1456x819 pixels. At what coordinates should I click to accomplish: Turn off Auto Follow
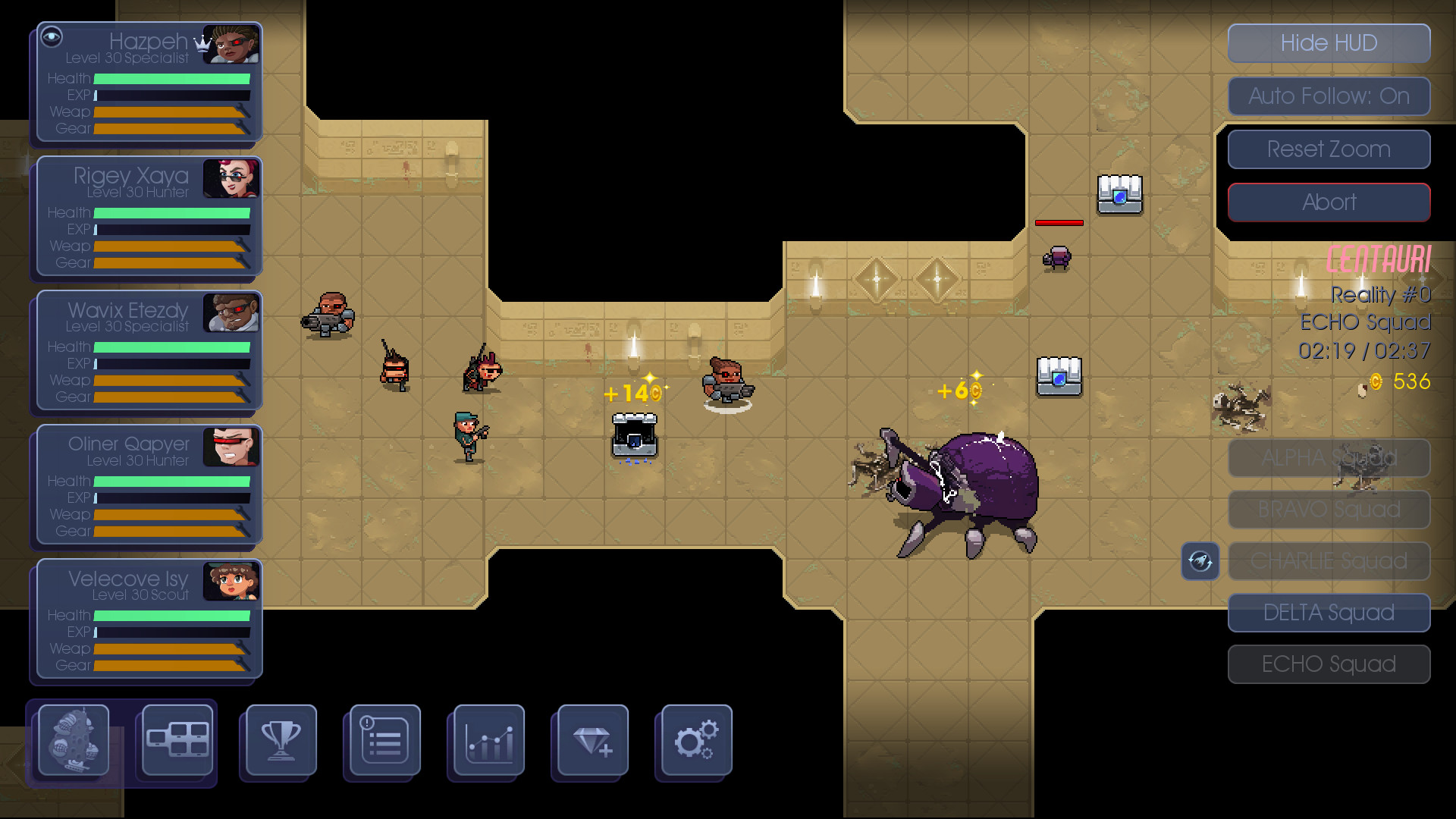(x=1328, y=96)
